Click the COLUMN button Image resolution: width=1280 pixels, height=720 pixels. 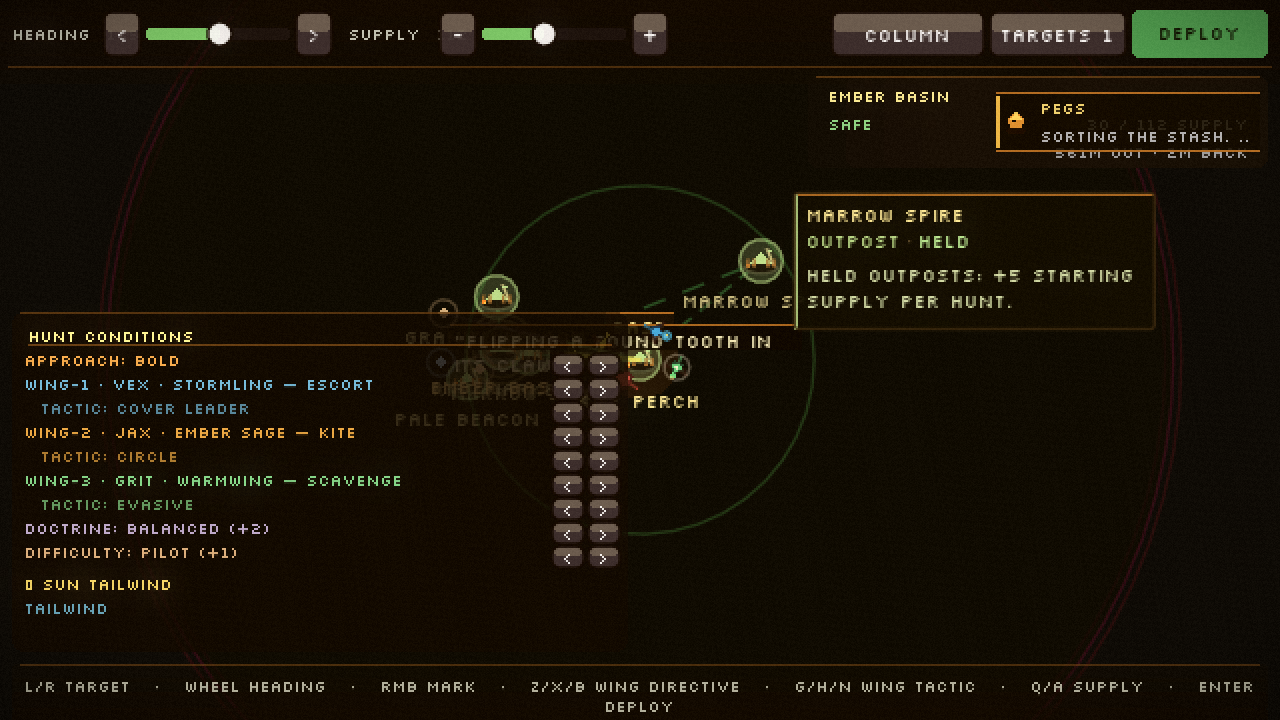pos(907,34)
